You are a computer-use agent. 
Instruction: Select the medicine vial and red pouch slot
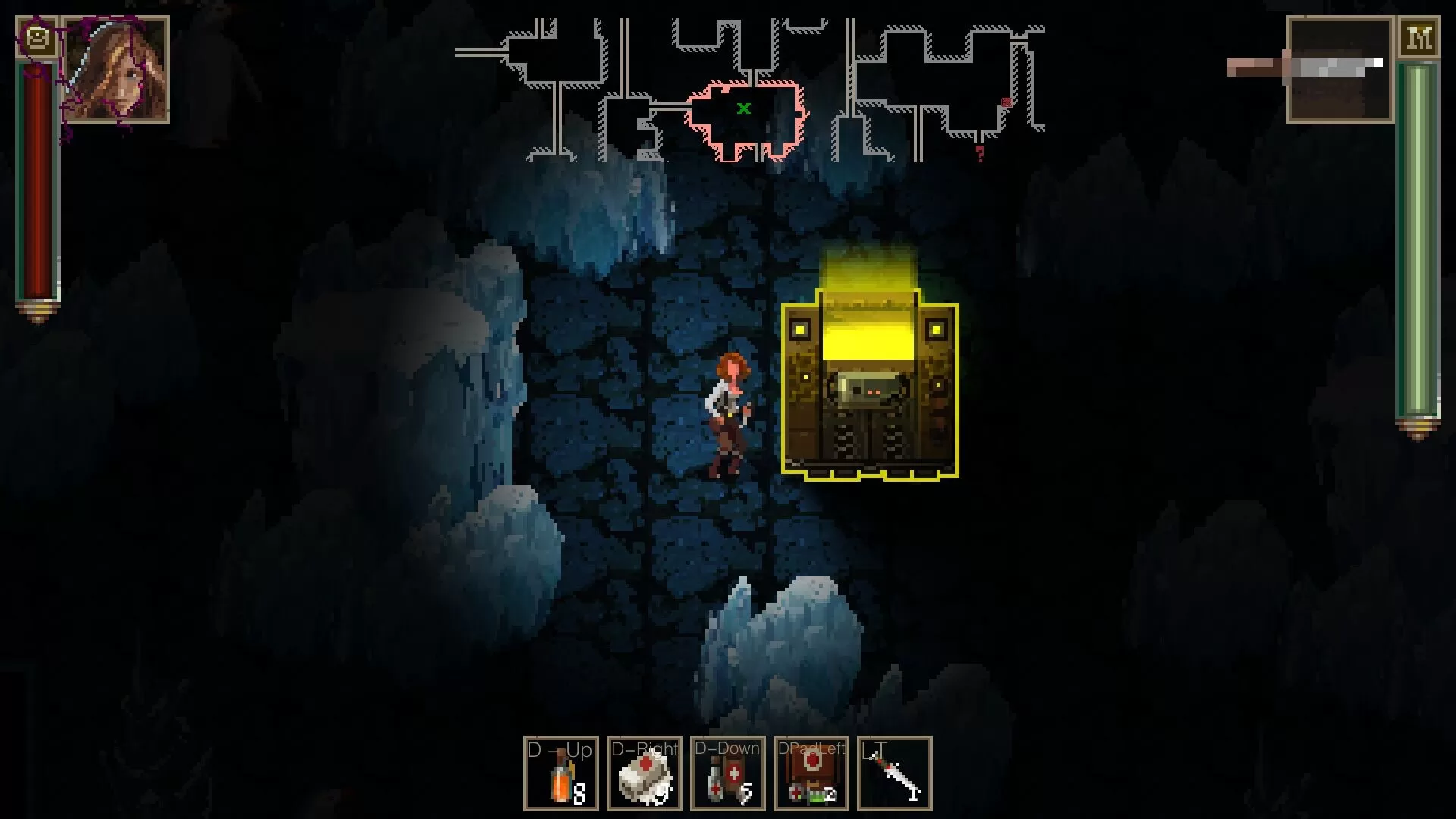click(x=728, y=773)
